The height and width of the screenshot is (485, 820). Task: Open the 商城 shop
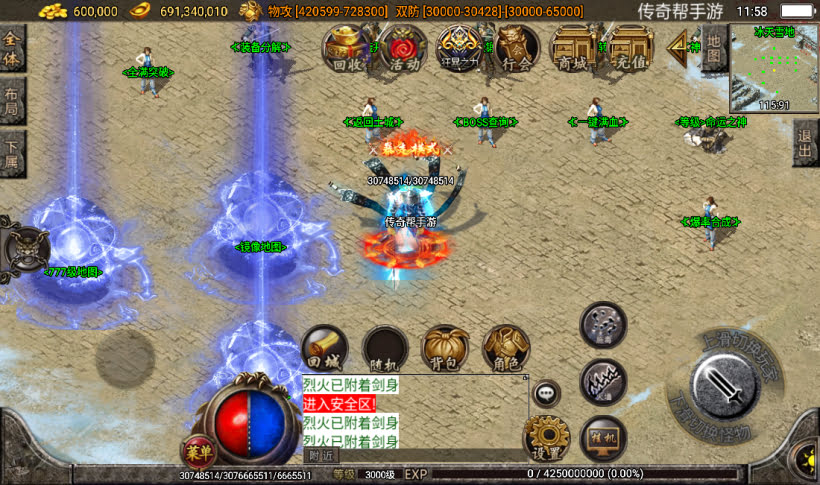(x=574, y=48)
